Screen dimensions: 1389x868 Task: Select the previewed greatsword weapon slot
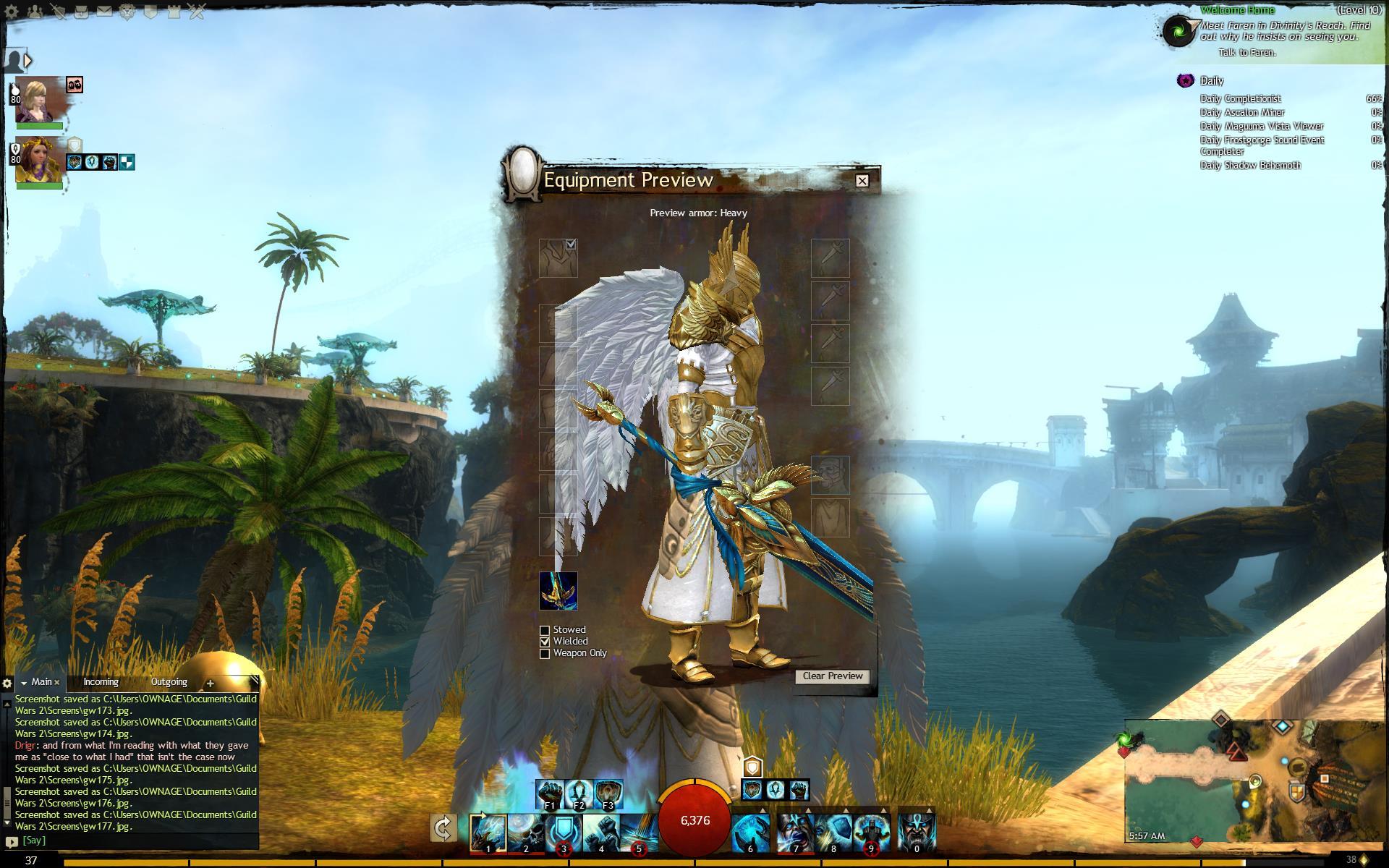[558, 590]
